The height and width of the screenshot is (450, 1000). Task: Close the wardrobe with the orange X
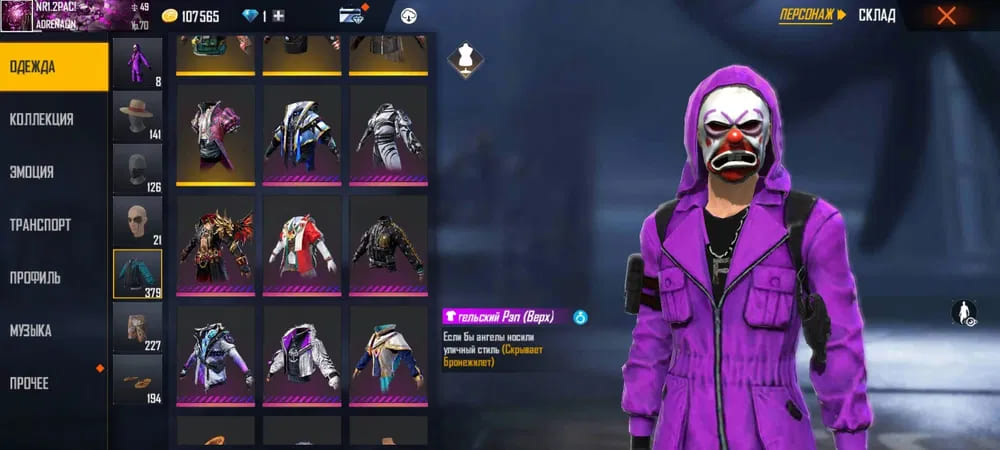point(946,15)
